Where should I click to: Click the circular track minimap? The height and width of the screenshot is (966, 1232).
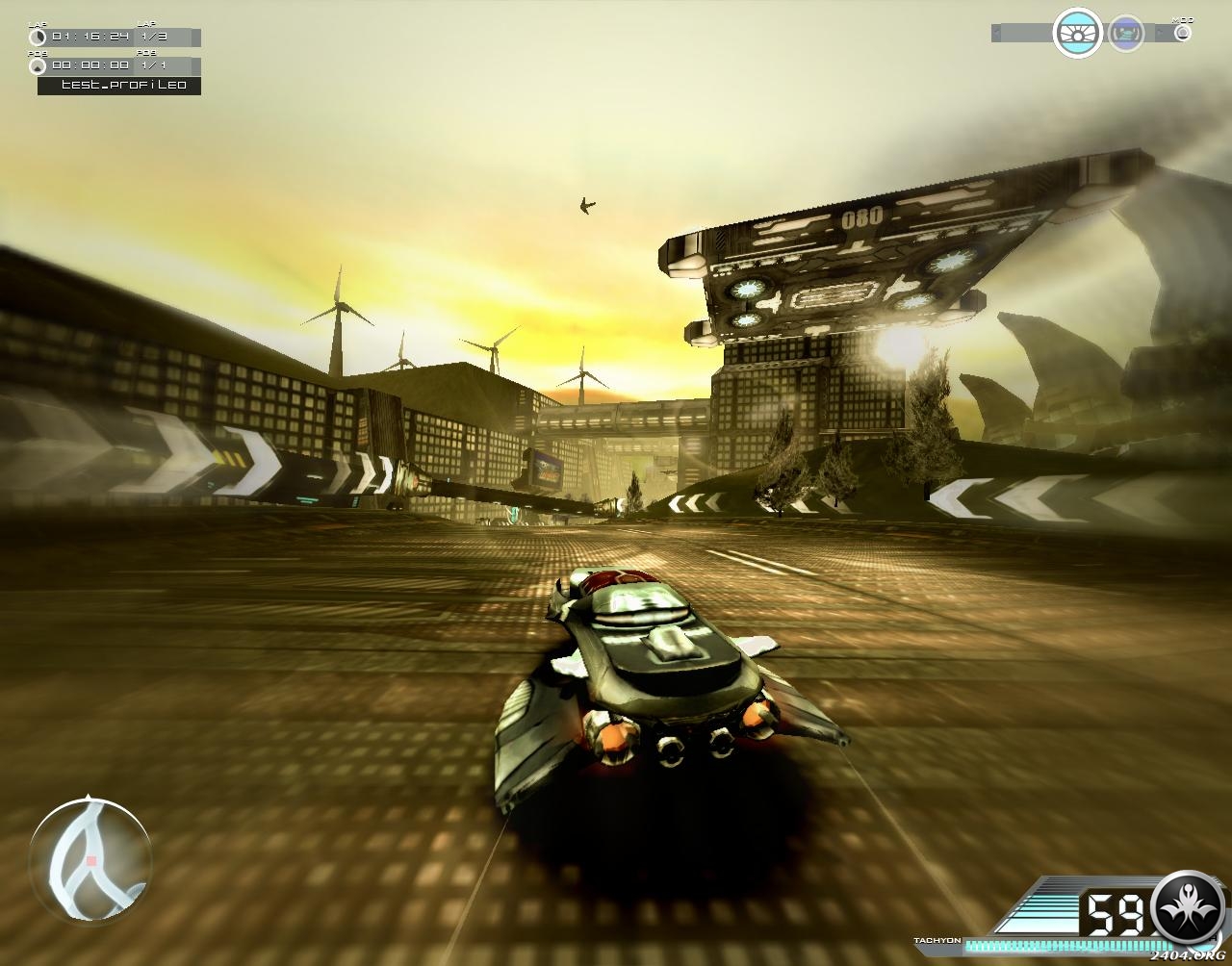(x=90, y=857)
